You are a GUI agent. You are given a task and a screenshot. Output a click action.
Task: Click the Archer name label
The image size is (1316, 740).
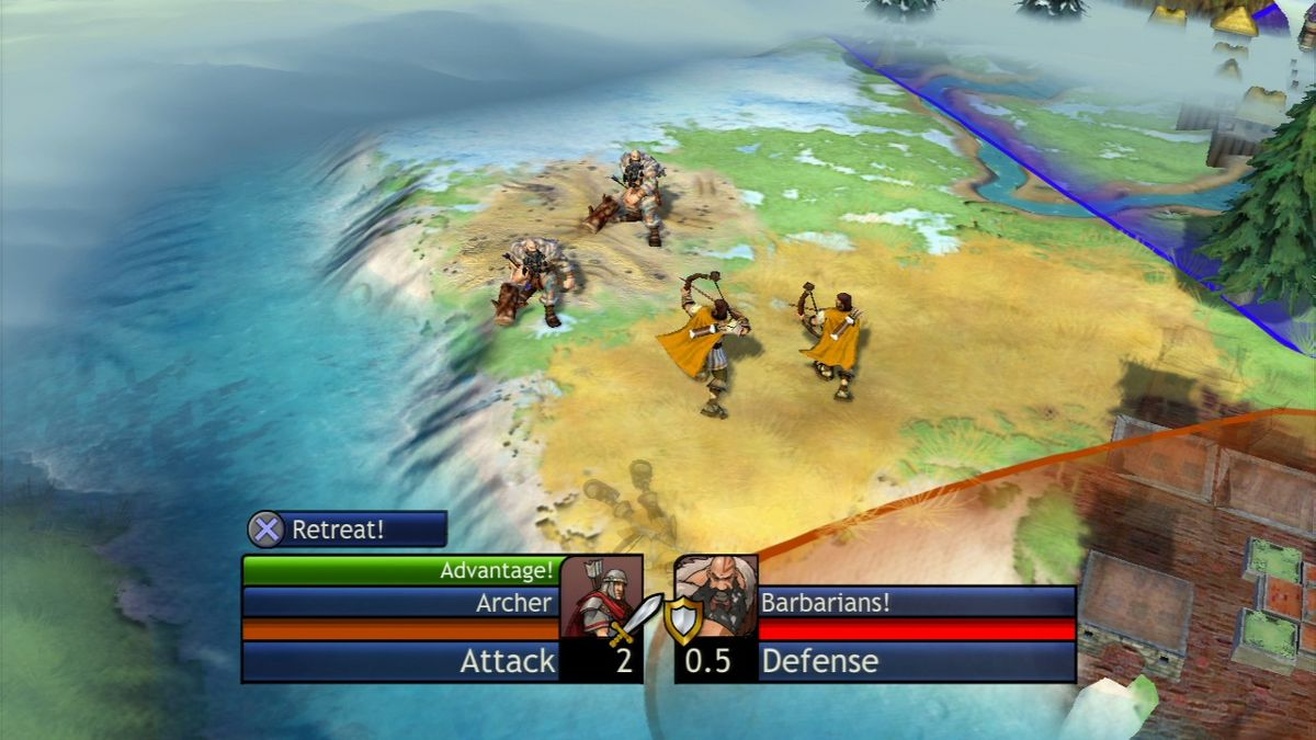click(x=513, y=602)
